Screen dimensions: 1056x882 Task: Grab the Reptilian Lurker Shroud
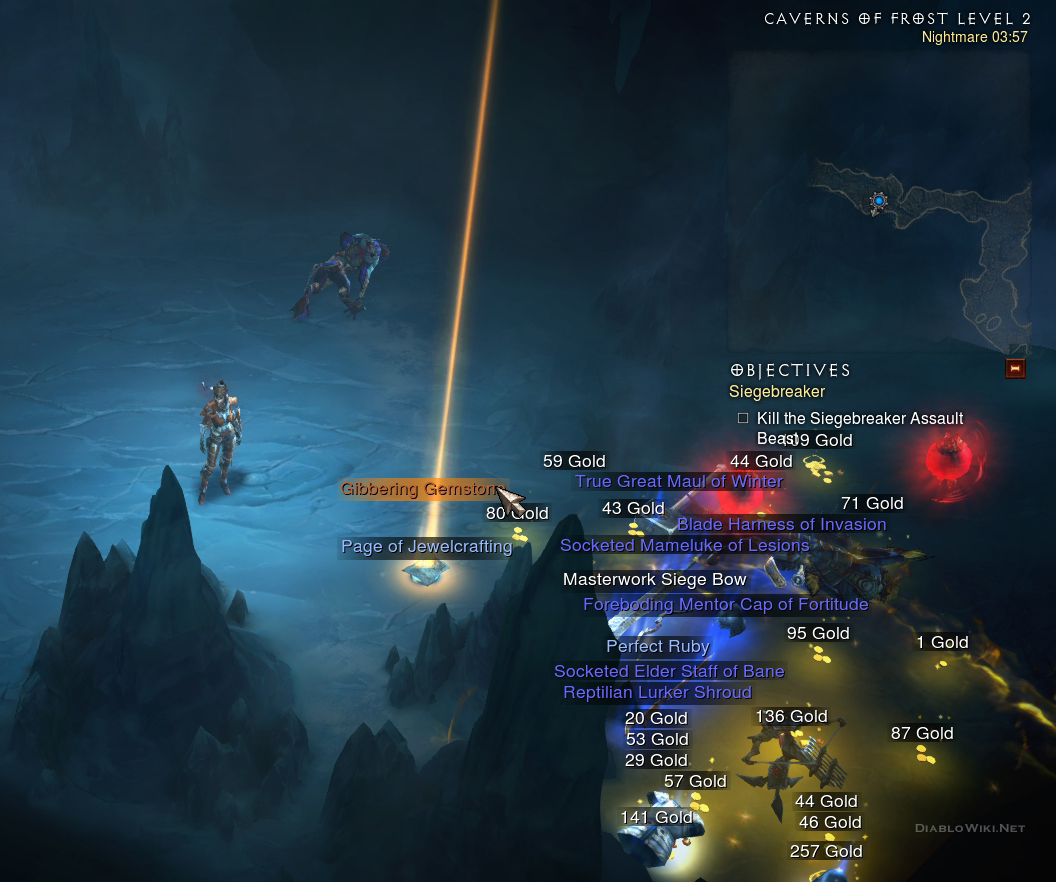(657, 693)
